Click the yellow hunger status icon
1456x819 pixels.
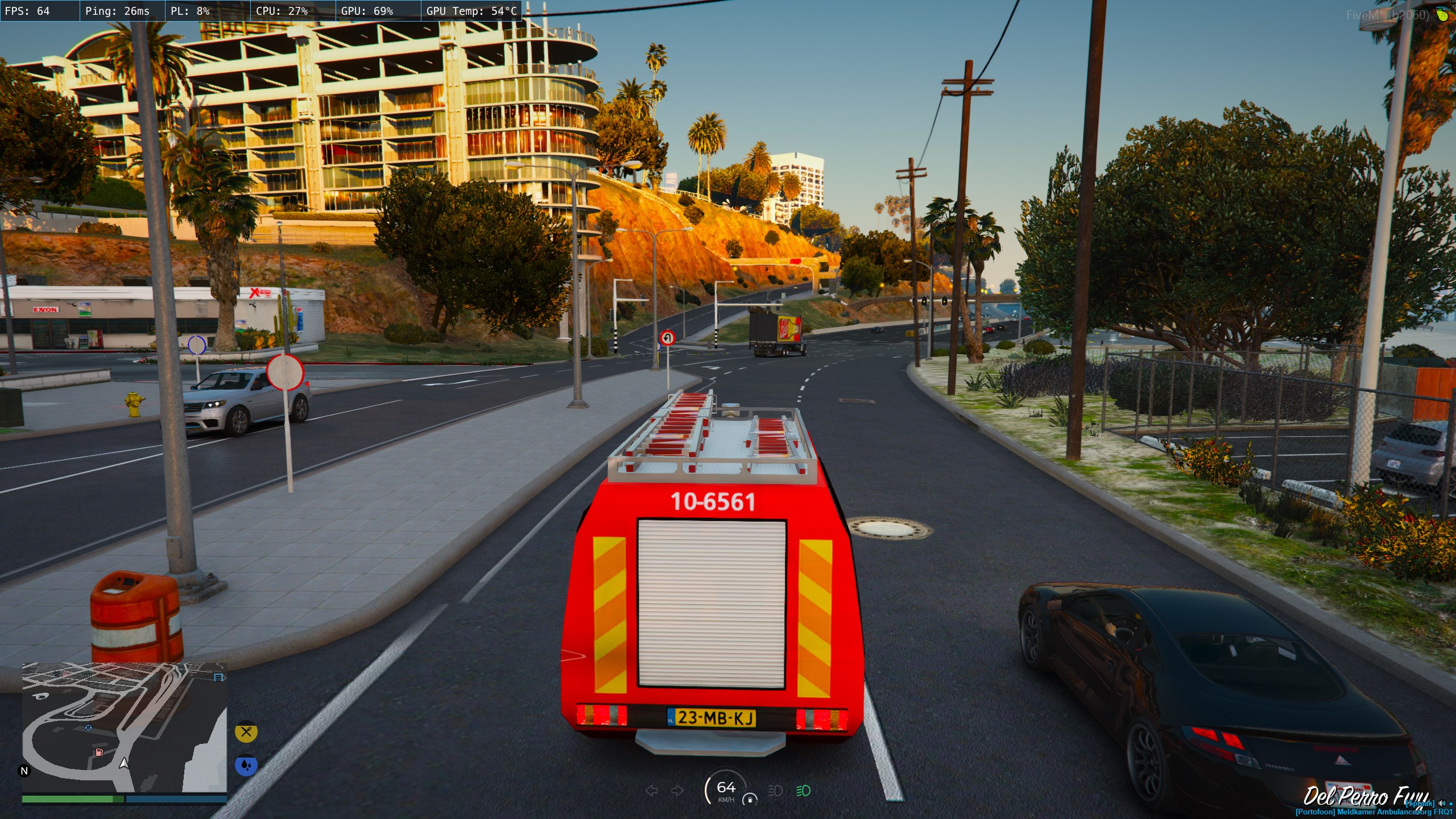(246, 732)
